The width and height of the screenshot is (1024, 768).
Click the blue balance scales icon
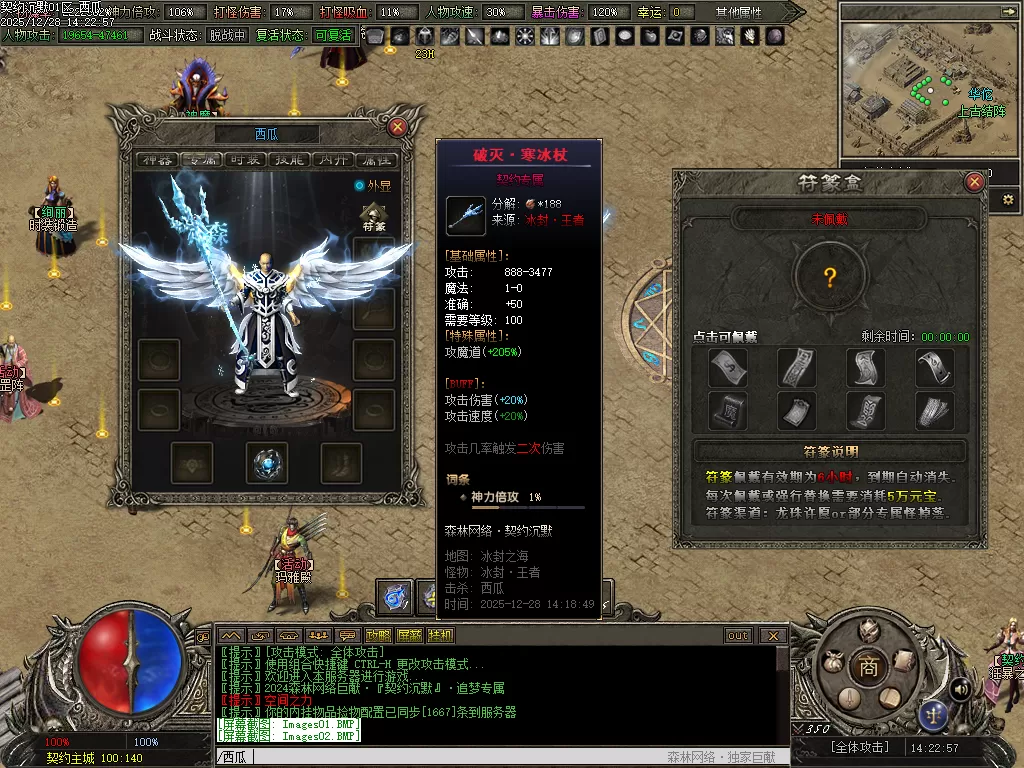934,713
